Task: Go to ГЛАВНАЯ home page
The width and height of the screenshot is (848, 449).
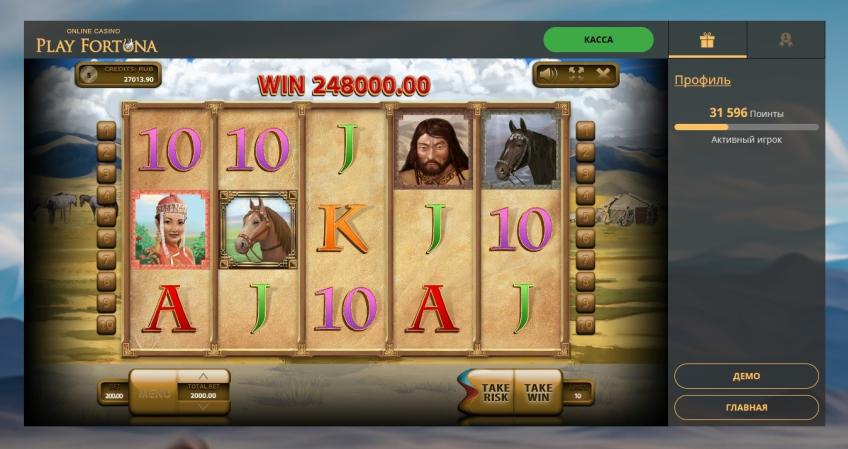Action: pos(746,407)
